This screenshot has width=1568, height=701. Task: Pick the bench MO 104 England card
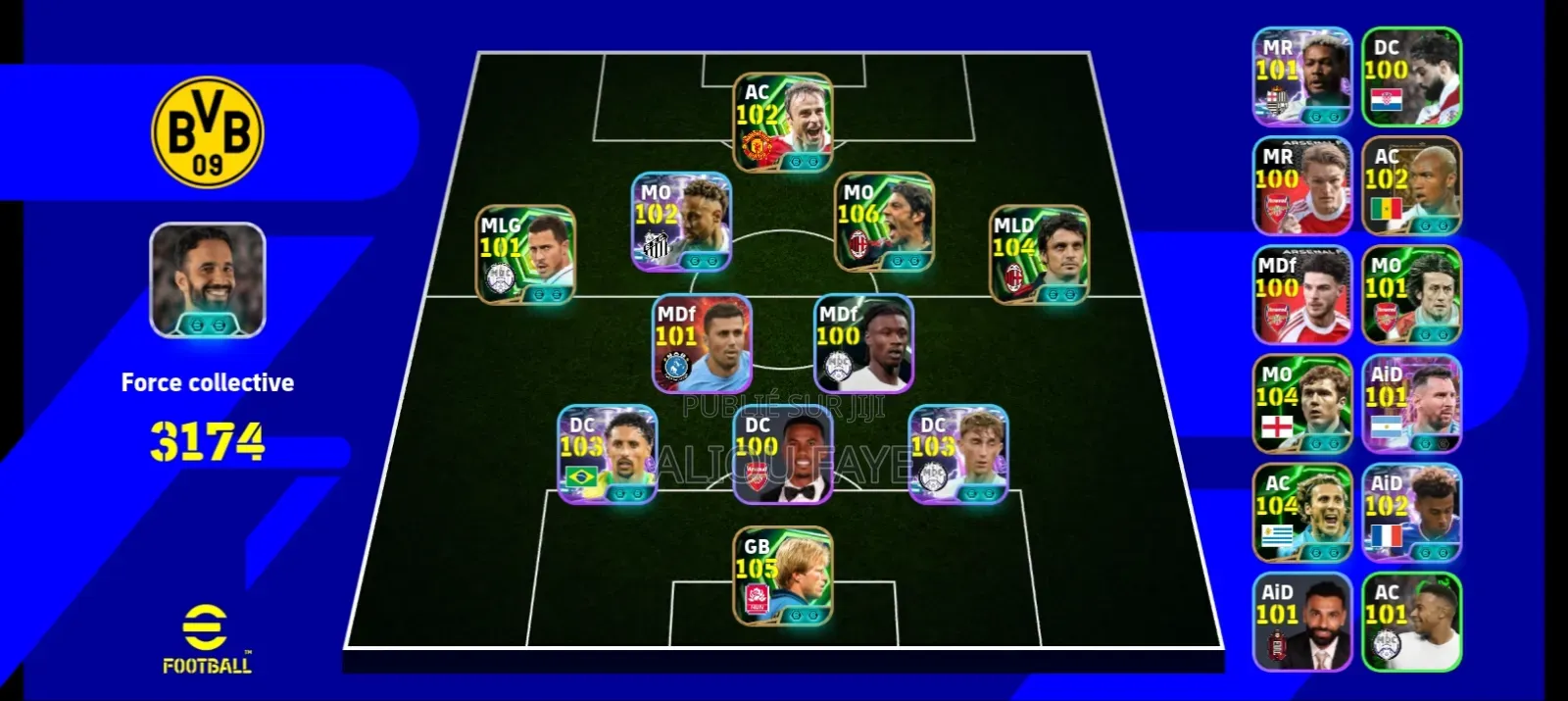point(1302,404)
